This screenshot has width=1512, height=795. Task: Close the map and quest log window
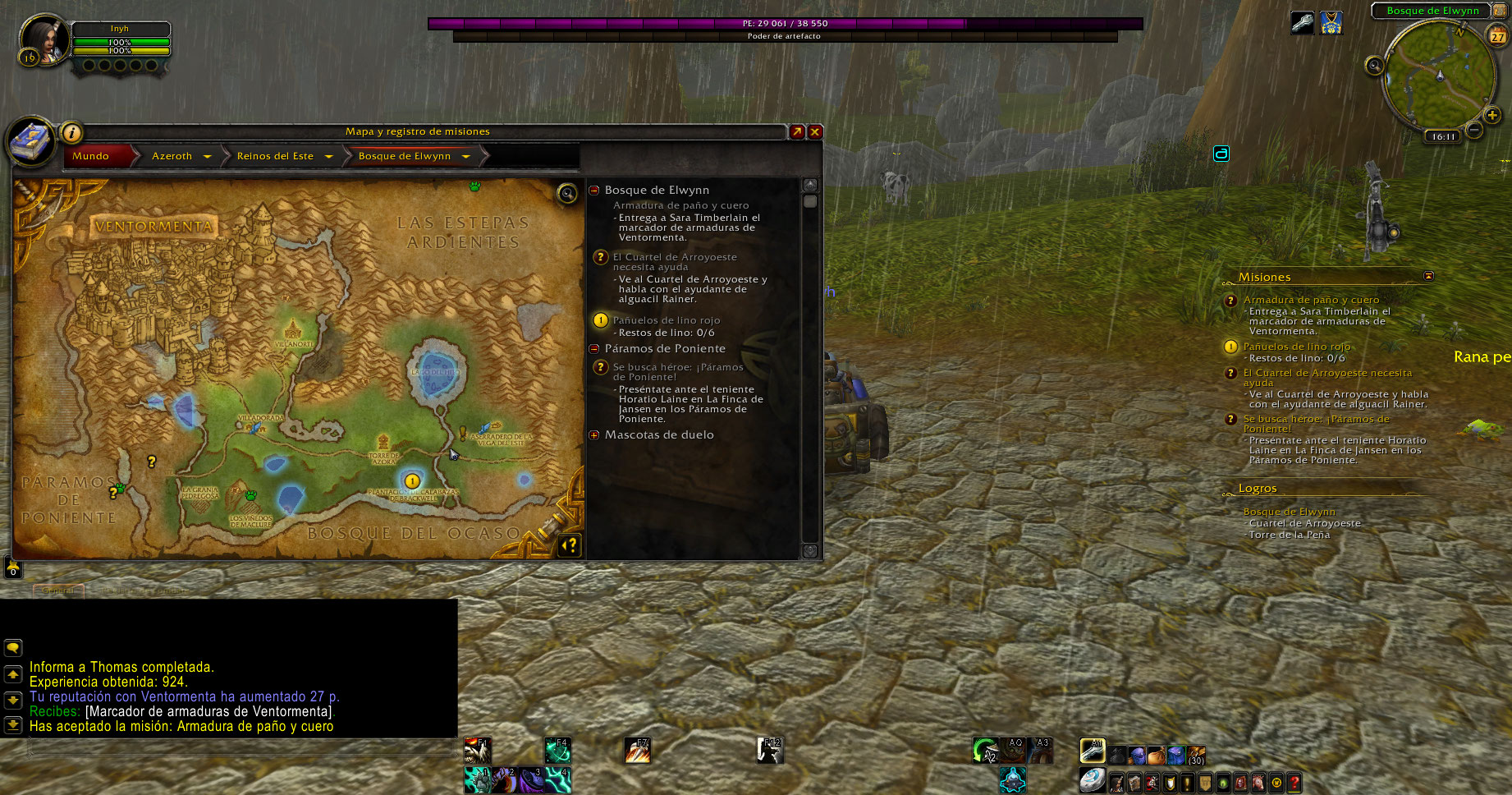pyautogui.click(x=815, y=131)
